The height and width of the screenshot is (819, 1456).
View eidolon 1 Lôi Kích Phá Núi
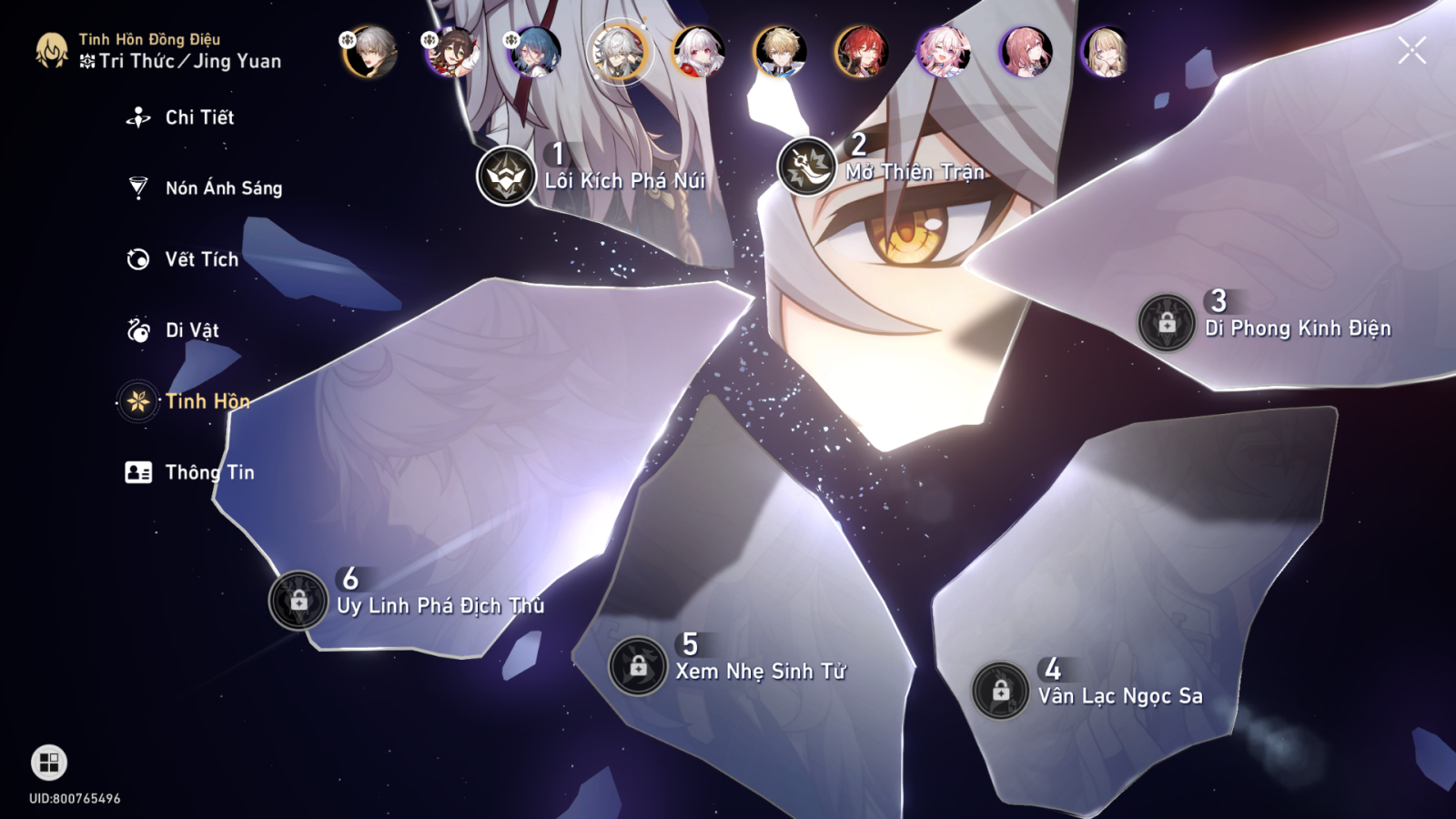coord(507,176)
